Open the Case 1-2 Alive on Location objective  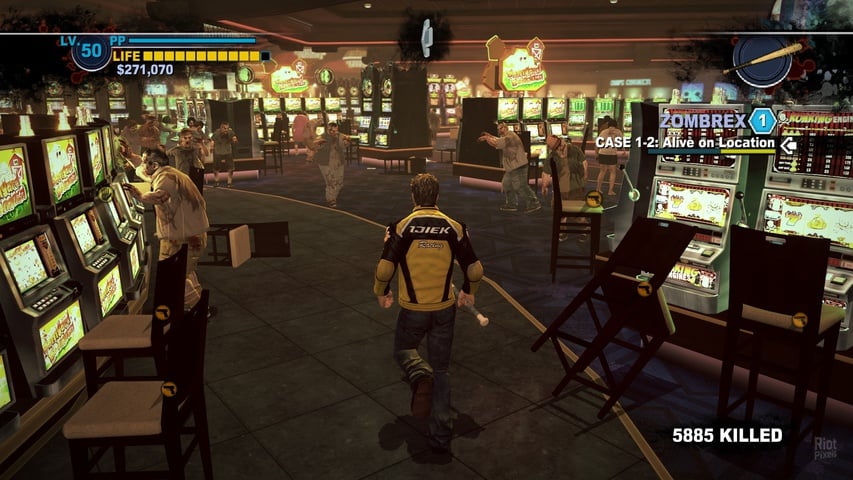point(686,143)
